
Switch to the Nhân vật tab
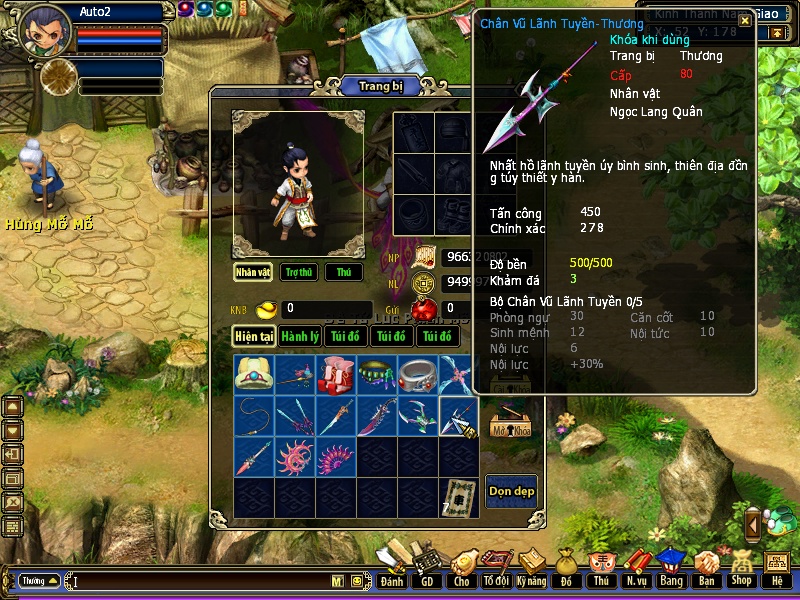[252, 272]
